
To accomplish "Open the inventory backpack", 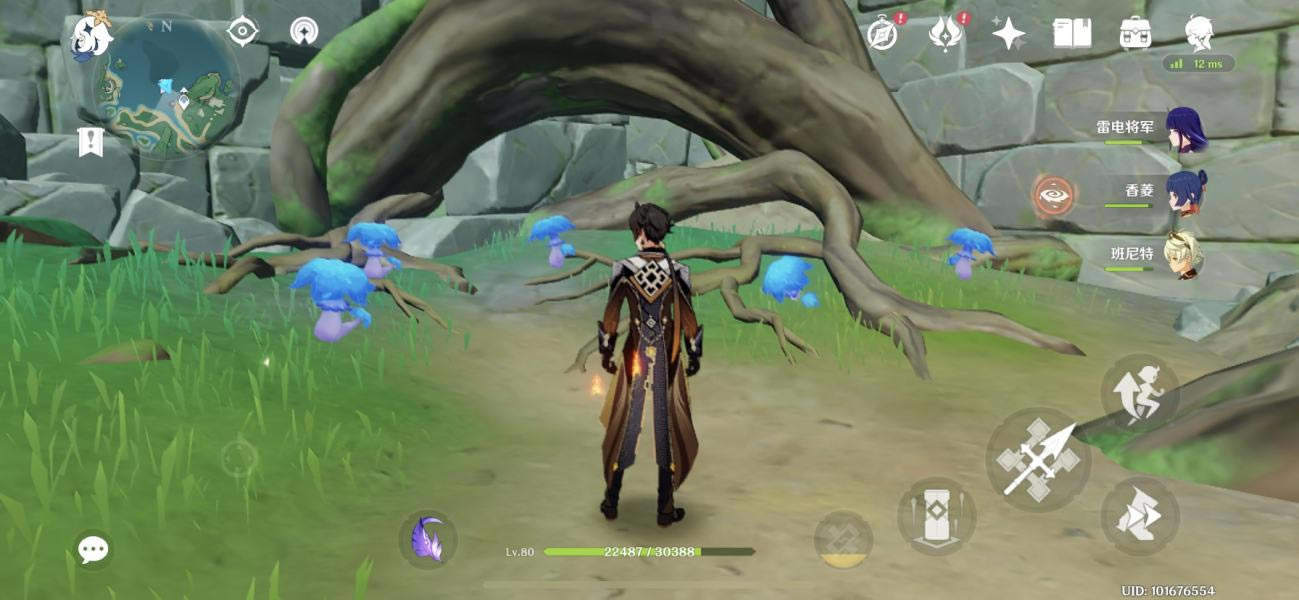I will click(1135, 34).
